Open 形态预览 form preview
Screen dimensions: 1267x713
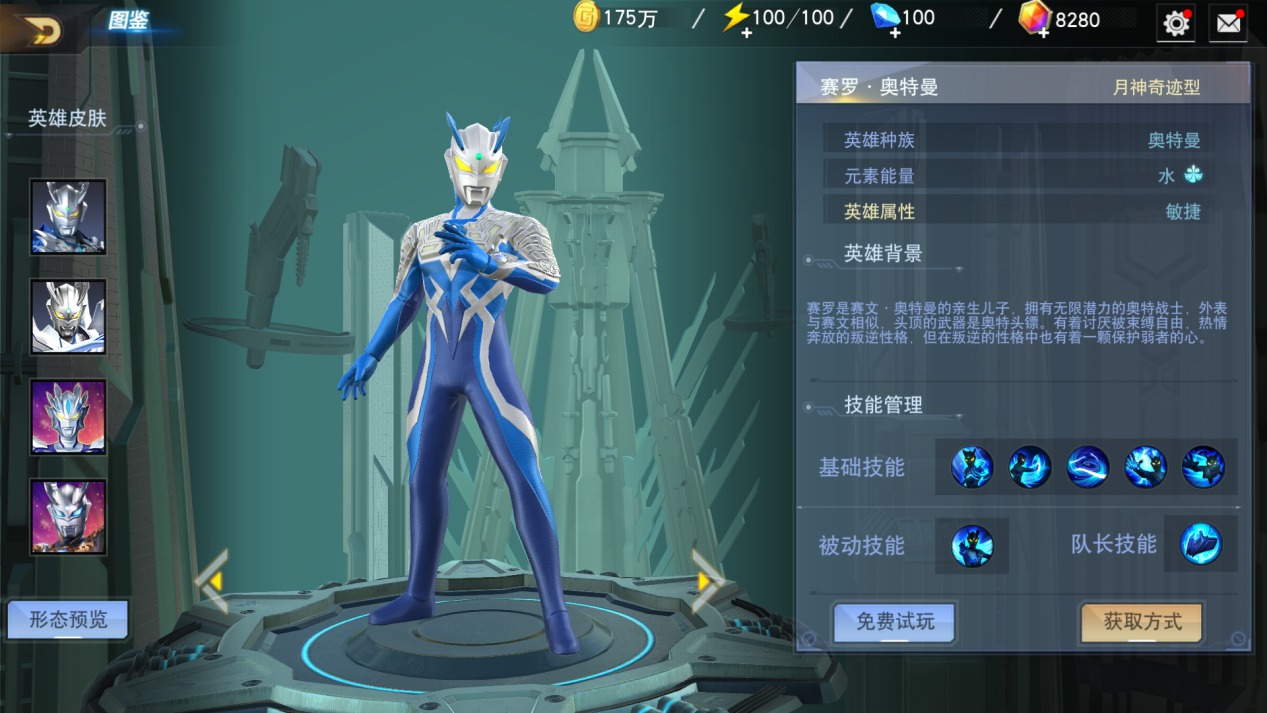(x=68, y=620)
